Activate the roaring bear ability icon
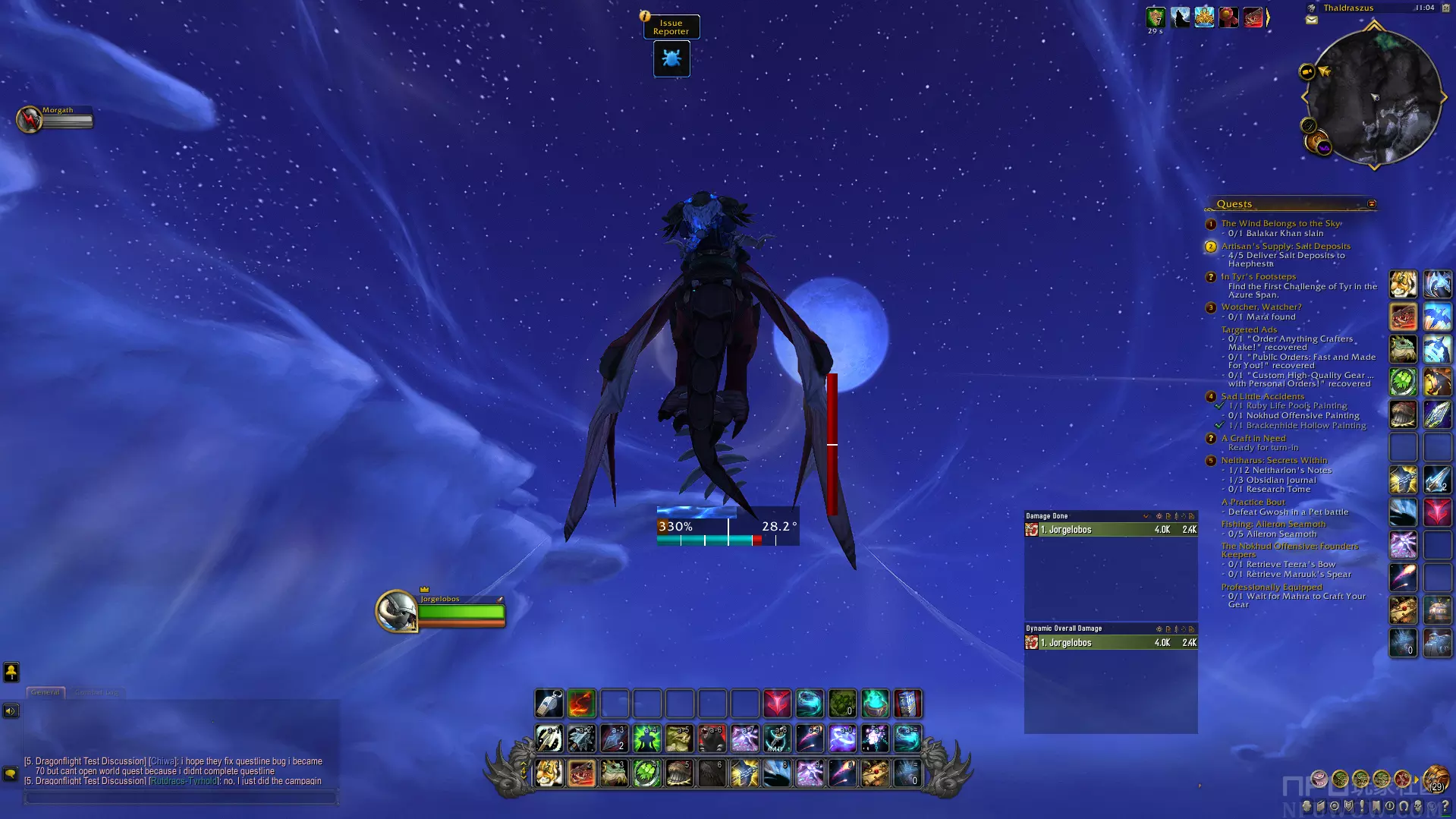The width and height of the screenshot is (1456, 819). (712, 738)
